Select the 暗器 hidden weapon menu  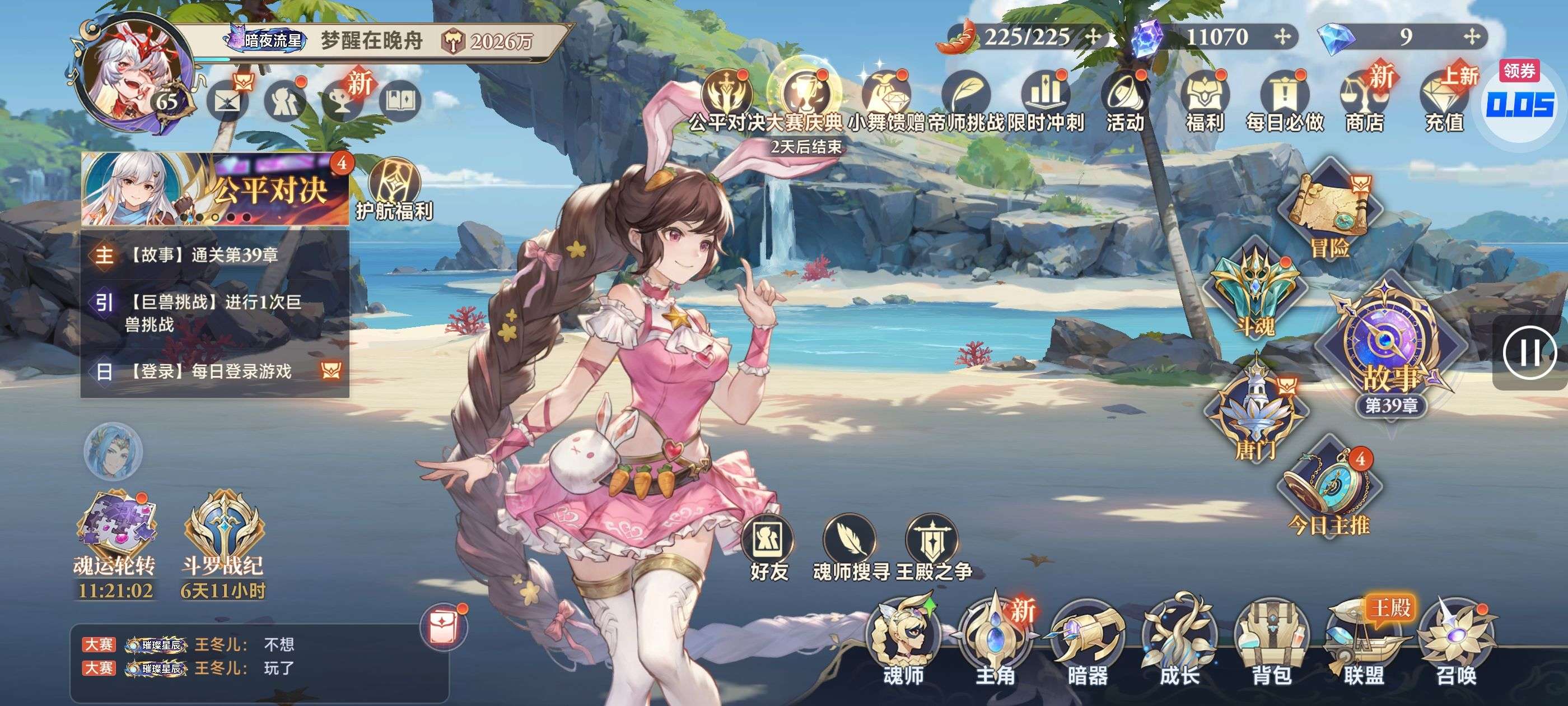[1087, 643]
